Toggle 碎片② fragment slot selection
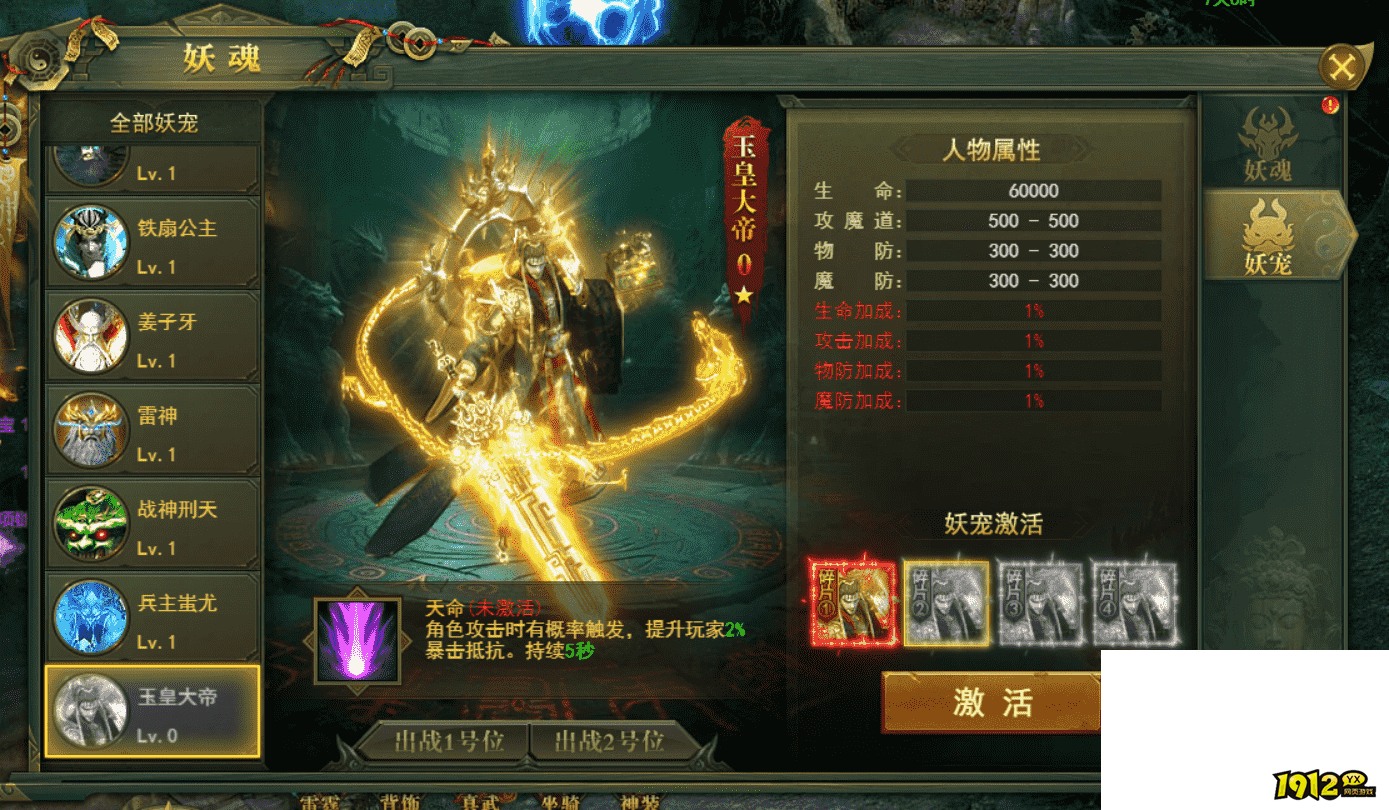1389x810 pixels. pos(946,601)
